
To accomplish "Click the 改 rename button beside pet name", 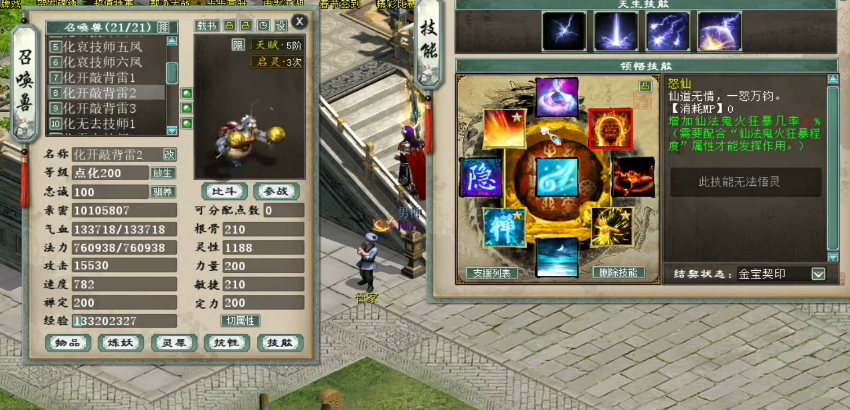I will point(170,155).
